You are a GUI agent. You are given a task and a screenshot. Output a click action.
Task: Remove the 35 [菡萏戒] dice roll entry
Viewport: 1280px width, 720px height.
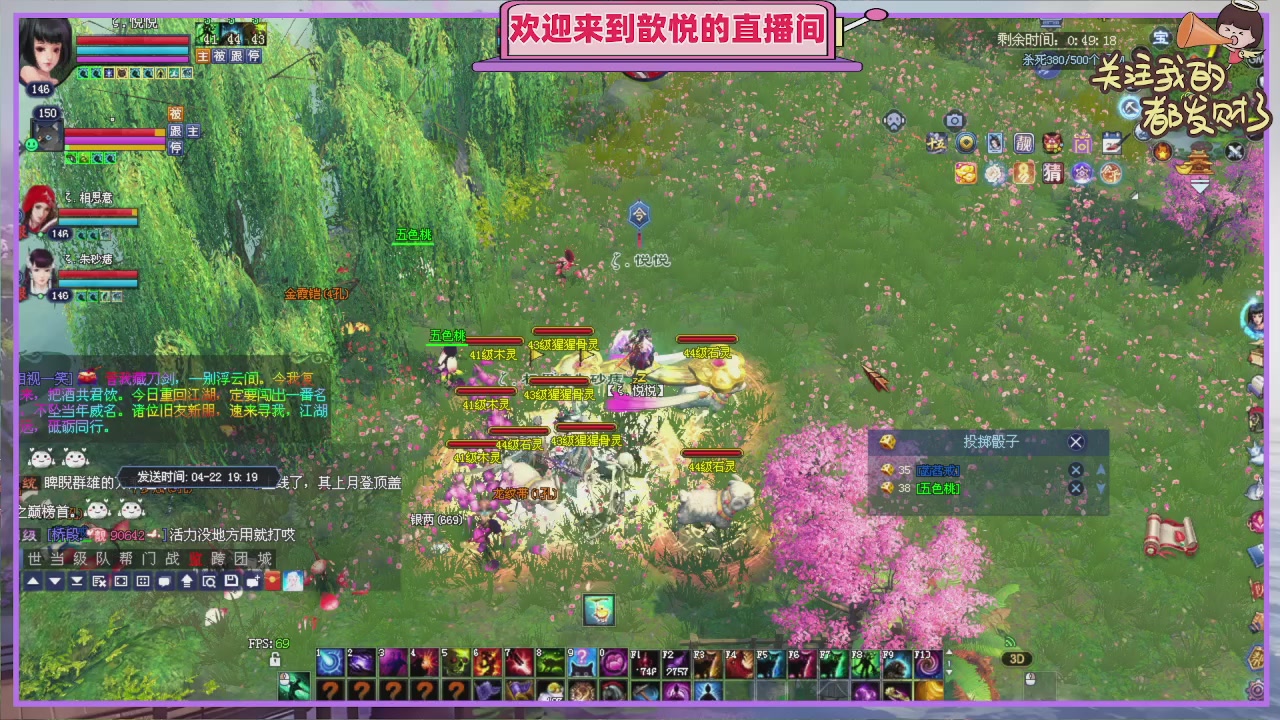pyautogui.click(x=1075, y=470)
